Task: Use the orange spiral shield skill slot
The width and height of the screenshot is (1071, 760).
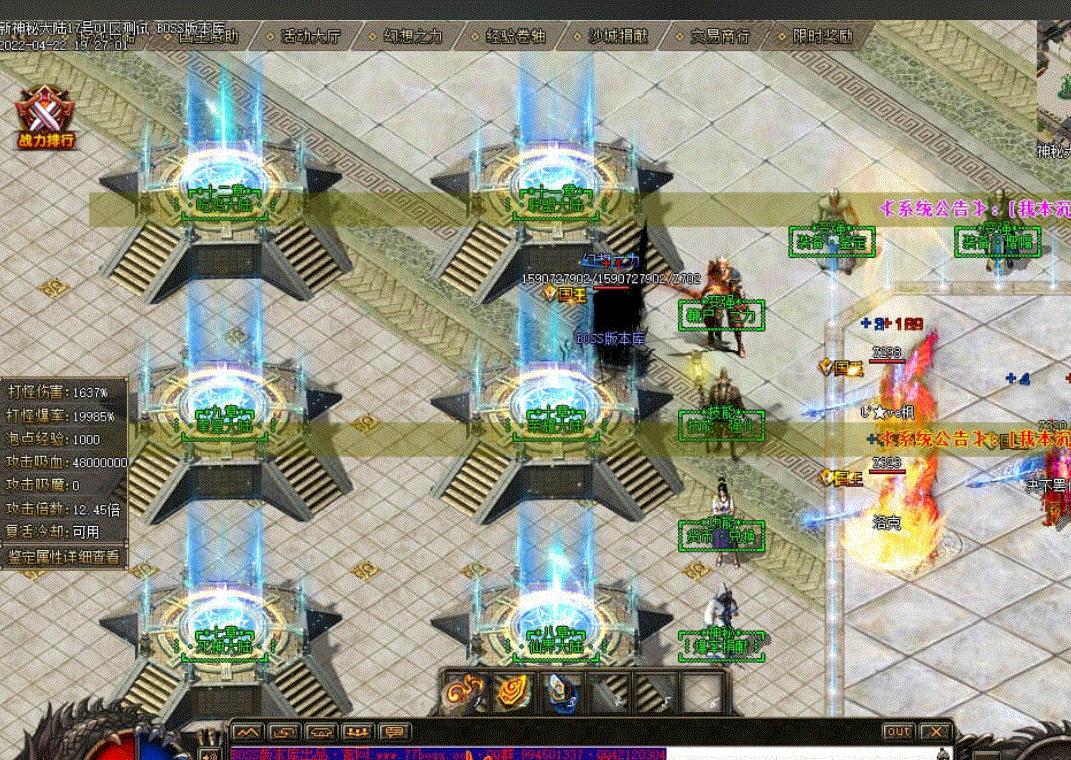Action: click(514, 692)
